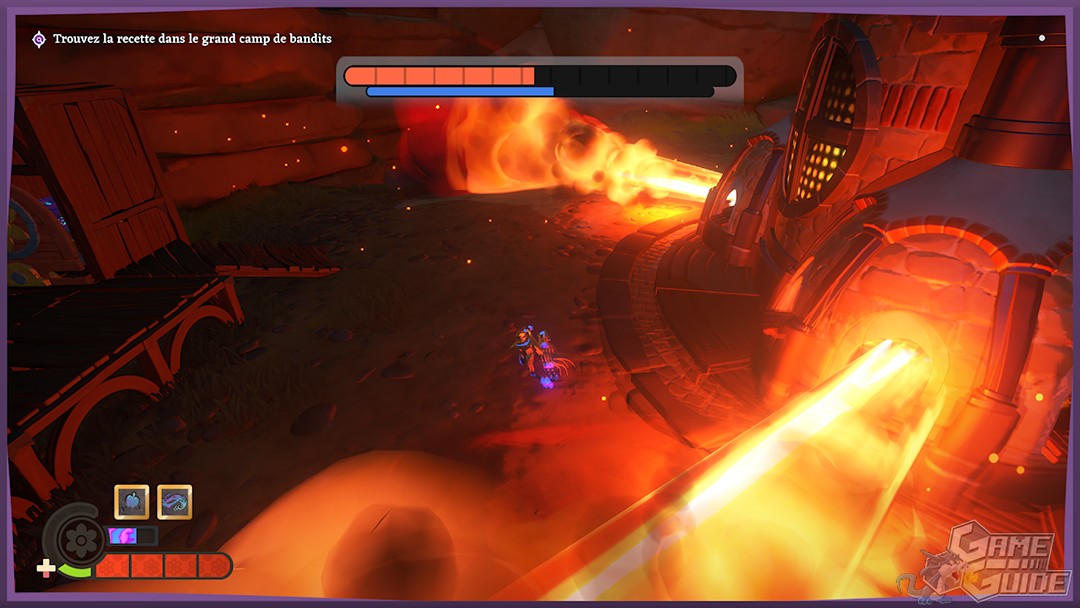Click the quest objective tracker text

tap(192, 39)
